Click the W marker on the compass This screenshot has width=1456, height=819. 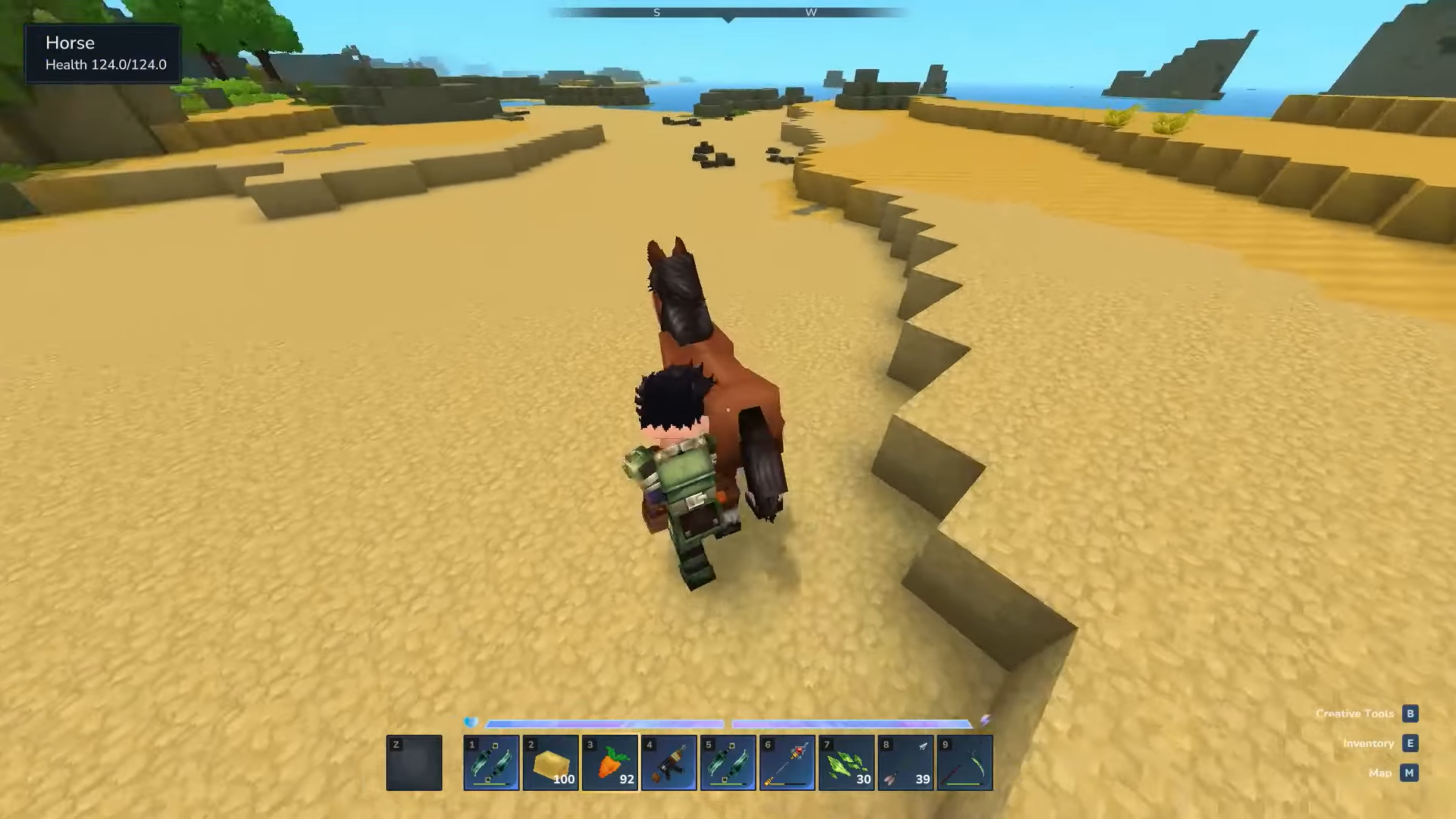coord(810,12)
